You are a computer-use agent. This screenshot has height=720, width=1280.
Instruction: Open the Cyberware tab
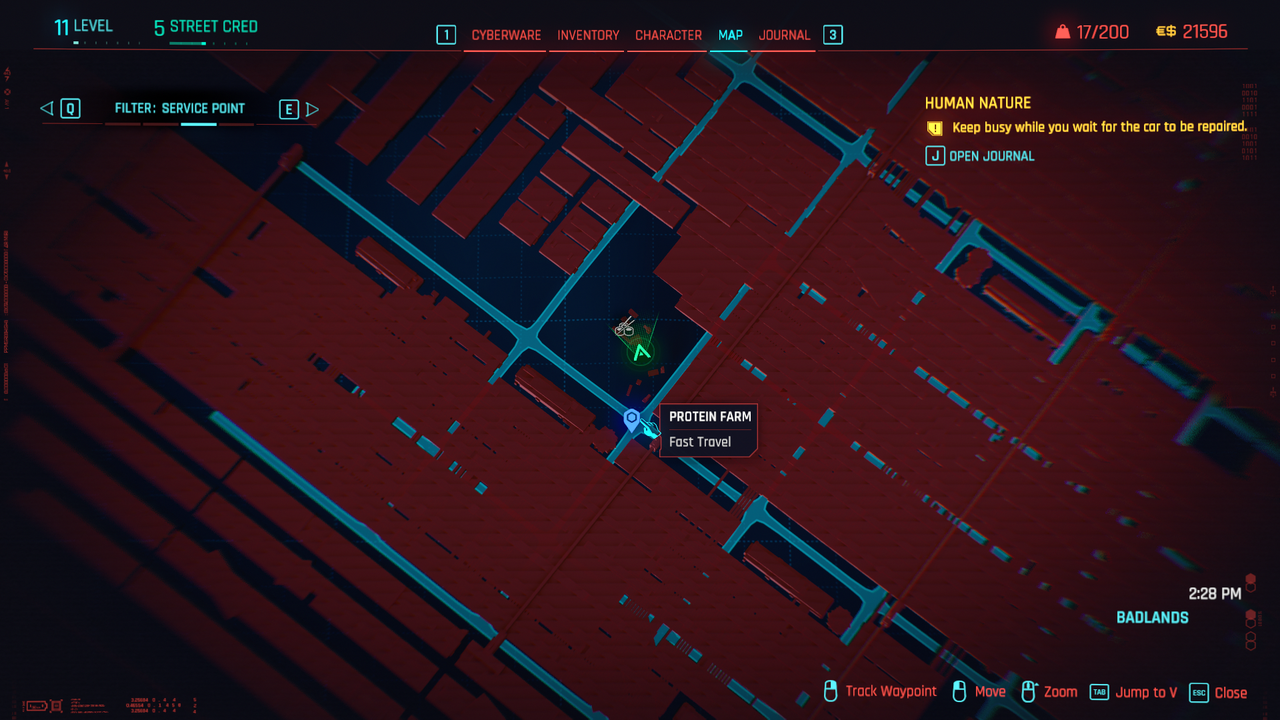(x=506, y=35)
